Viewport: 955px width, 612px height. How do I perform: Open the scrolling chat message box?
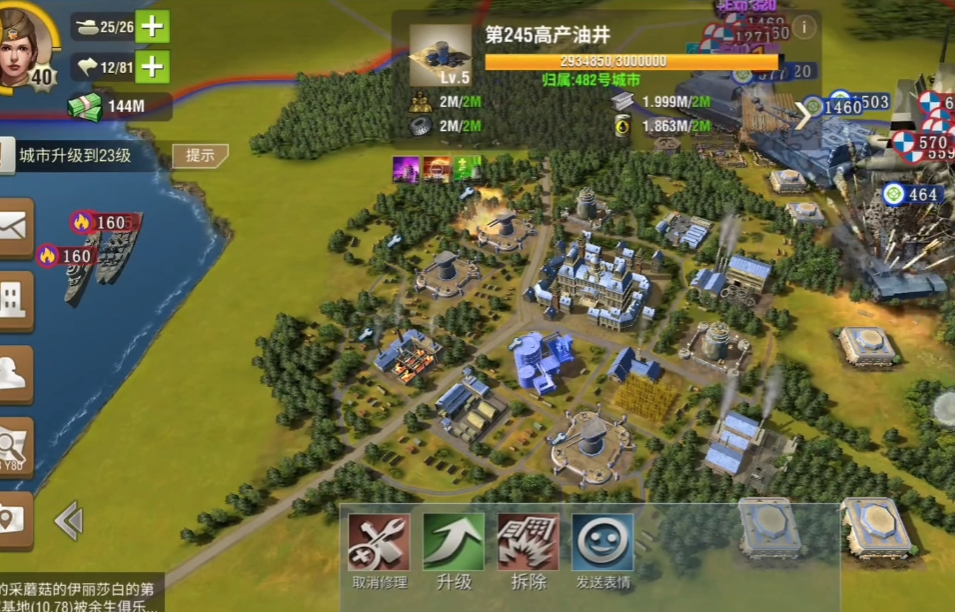coord(80,597)
